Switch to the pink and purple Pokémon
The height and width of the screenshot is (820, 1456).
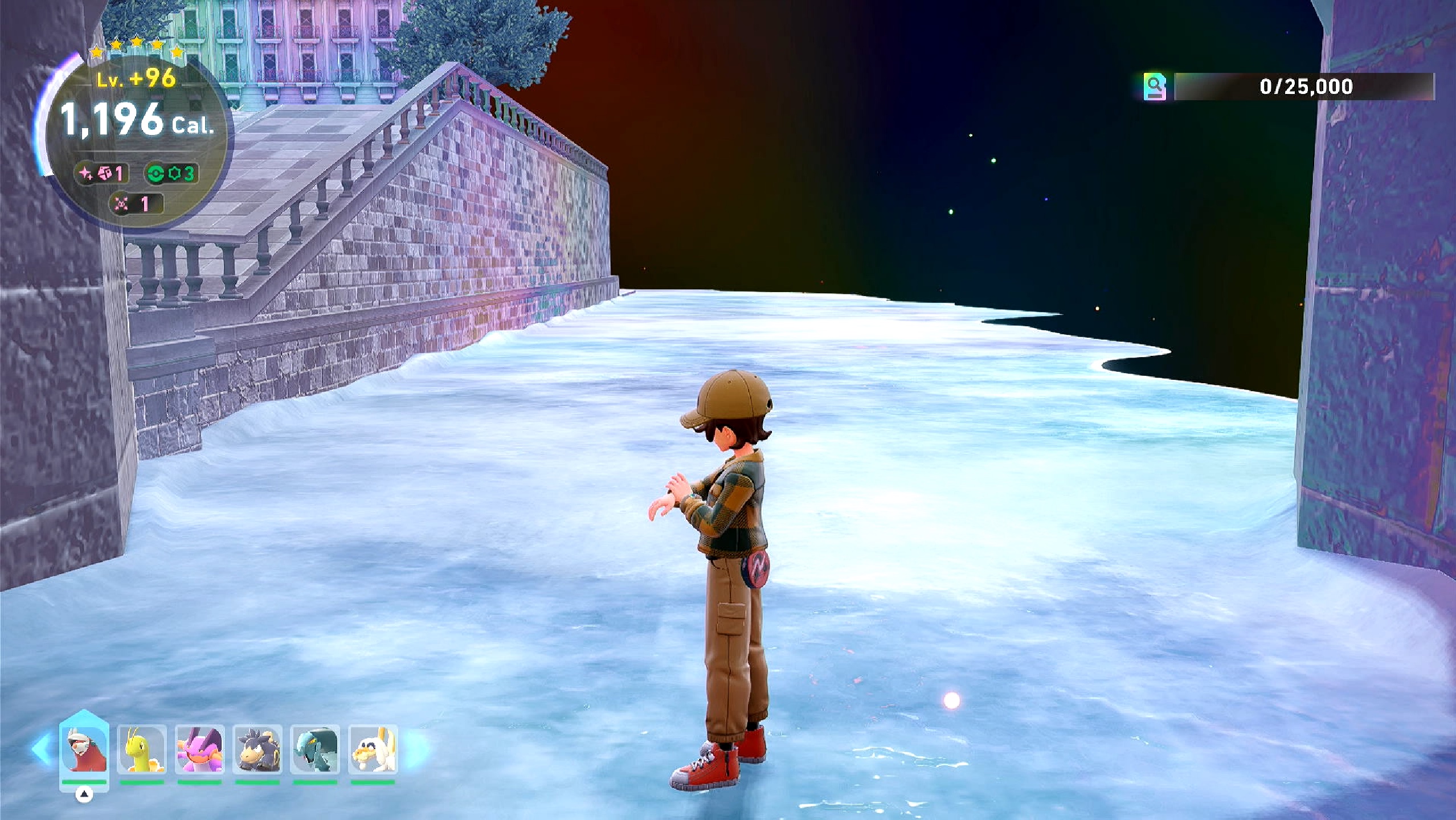tap(199, 750)
